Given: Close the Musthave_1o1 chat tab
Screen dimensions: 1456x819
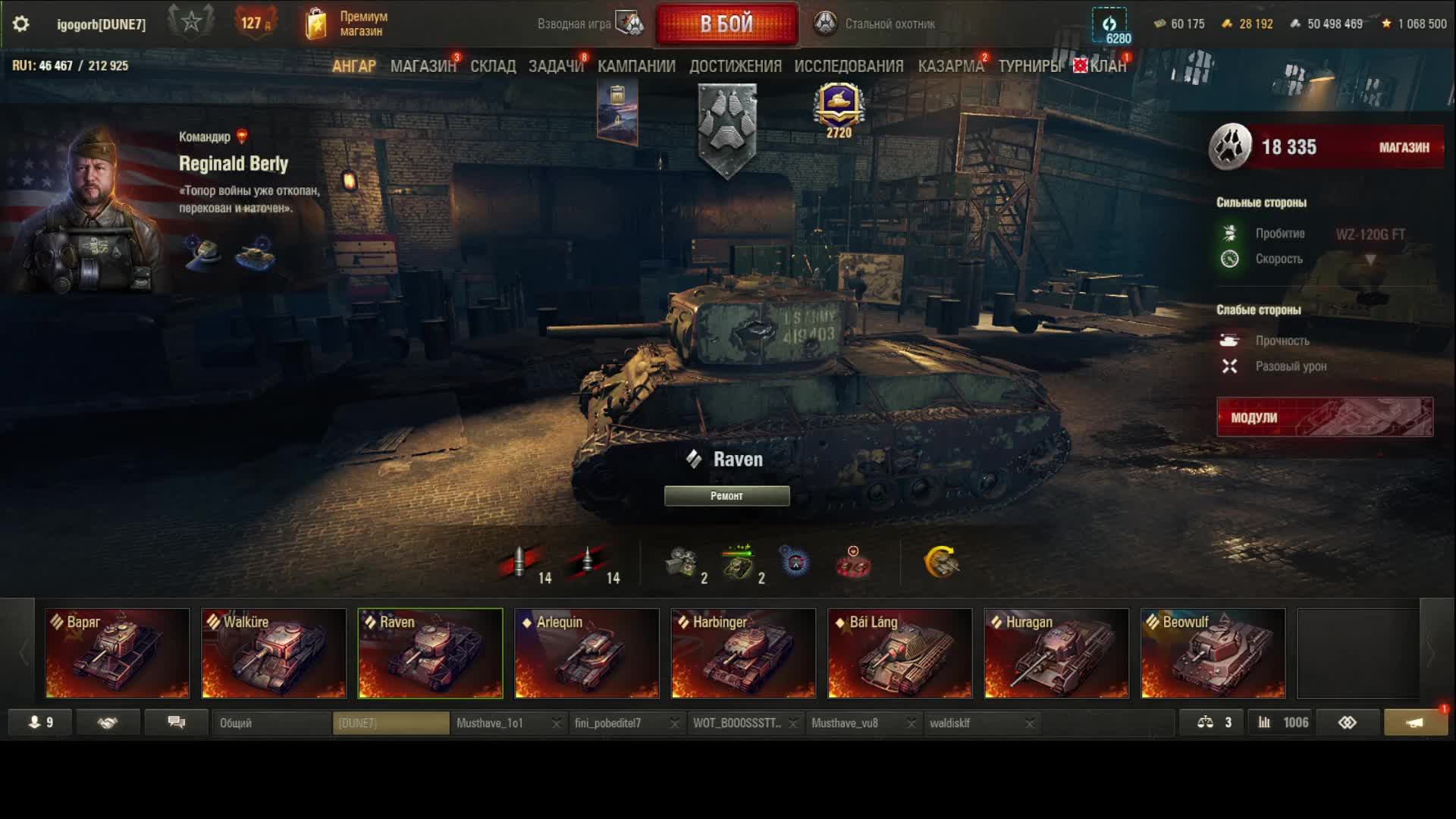Looking at the screenshot, I should click(556, 723).
